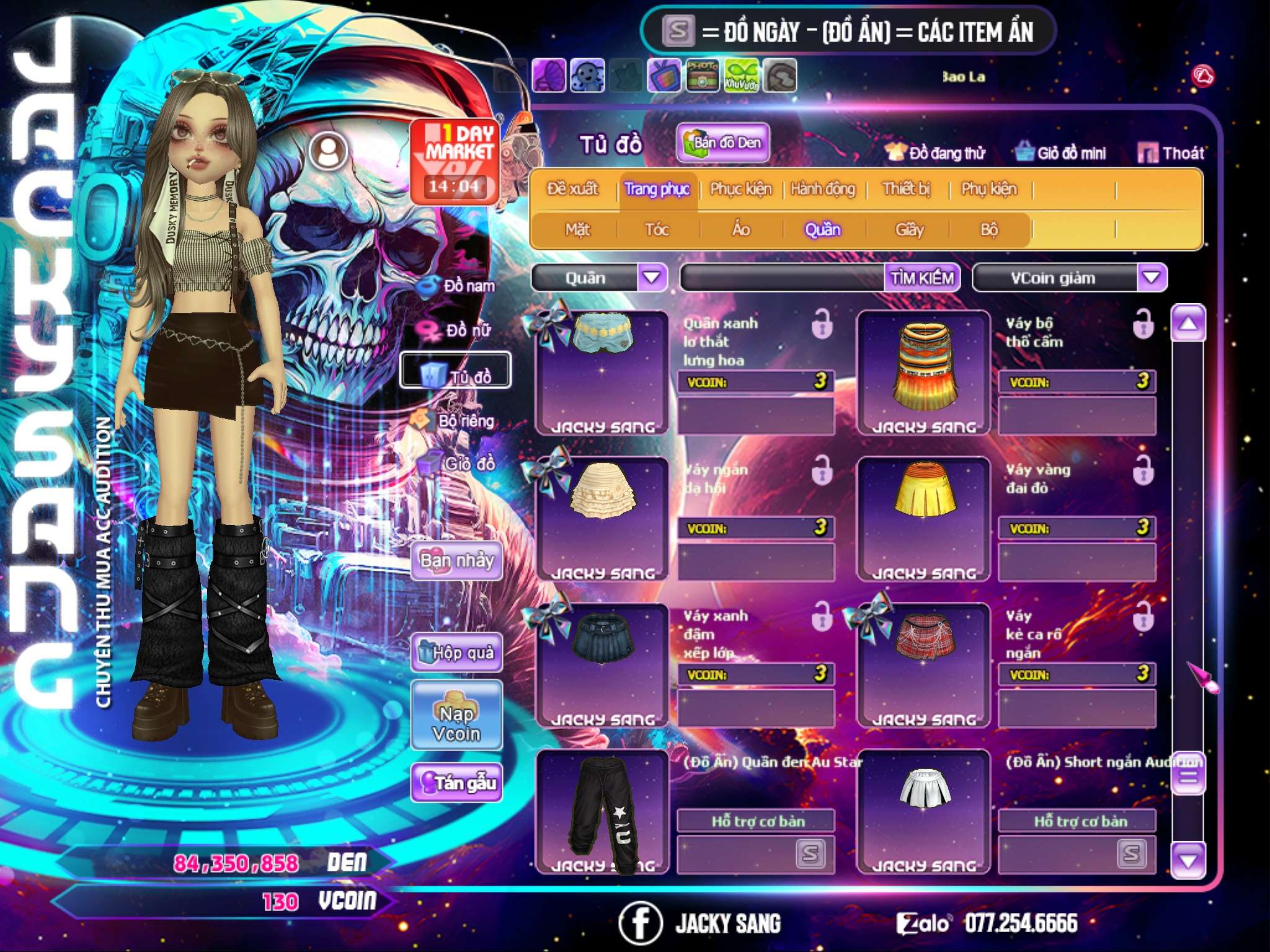
Task: Select the Tóc subcategory
Action: click(657, 230)
